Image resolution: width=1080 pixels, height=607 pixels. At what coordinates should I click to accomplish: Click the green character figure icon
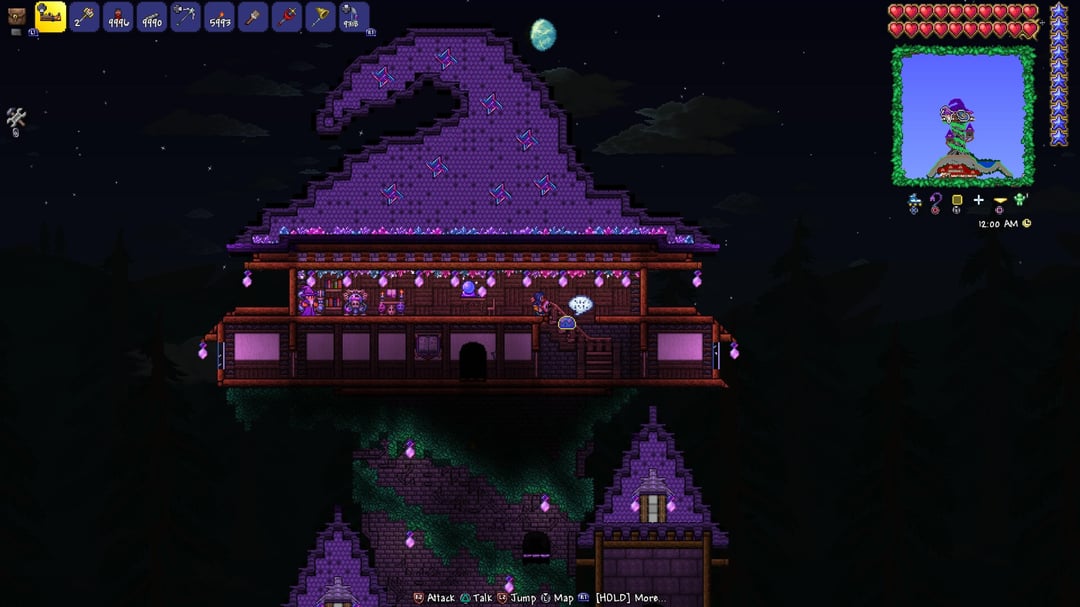pyautogui.click(x=1020, y=200)
